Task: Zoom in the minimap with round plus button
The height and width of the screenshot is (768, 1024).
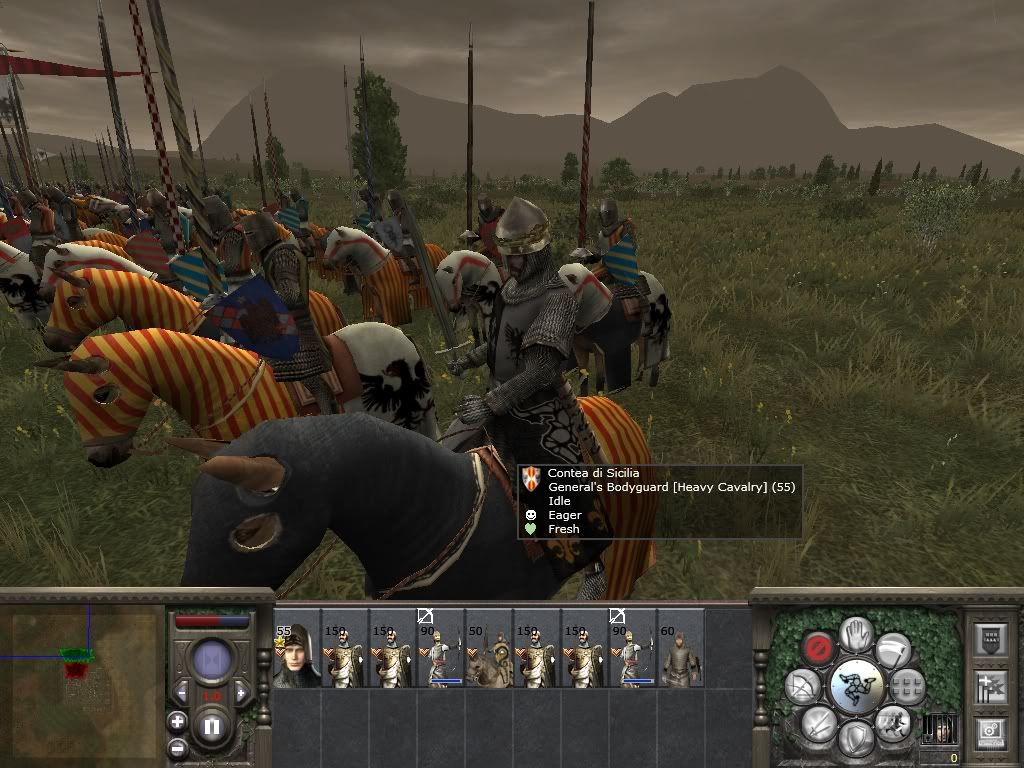Action: coord(178,721)
